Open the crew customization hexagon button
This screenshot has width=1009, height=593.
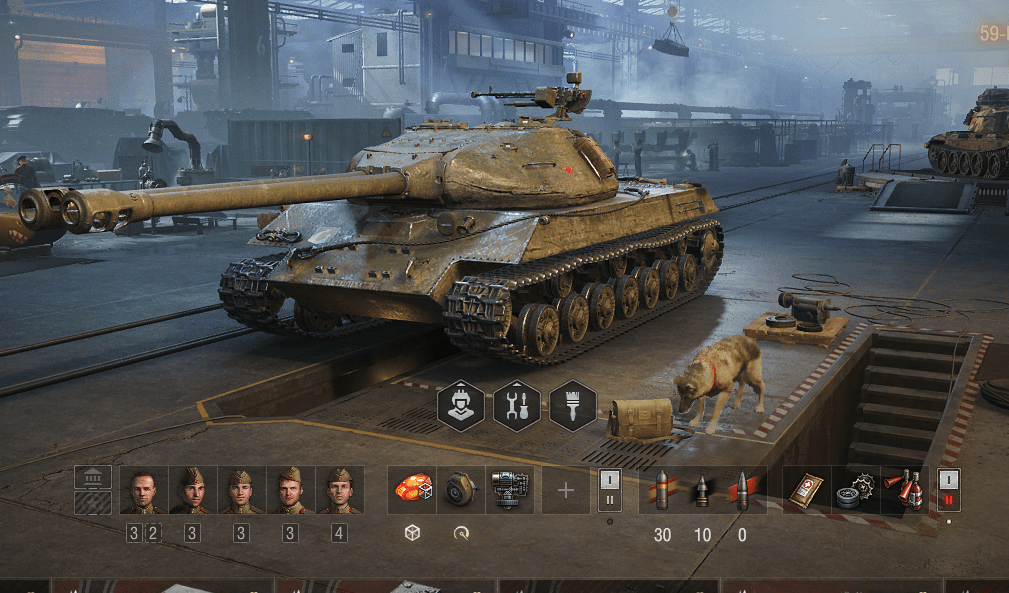(x=461, y=406)
